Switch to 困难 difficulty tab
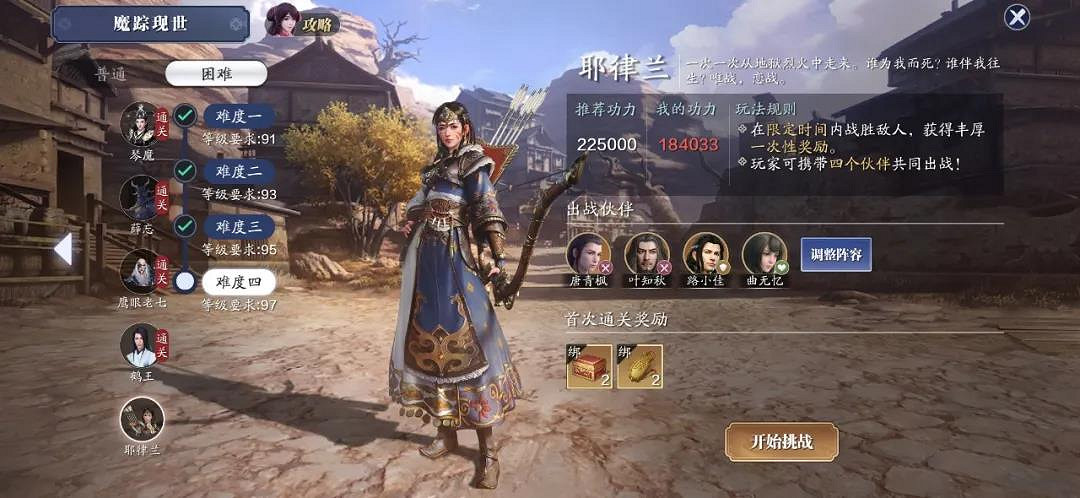Image resolution: width=1080 pixels, height=498 pixels. (216, 73)
